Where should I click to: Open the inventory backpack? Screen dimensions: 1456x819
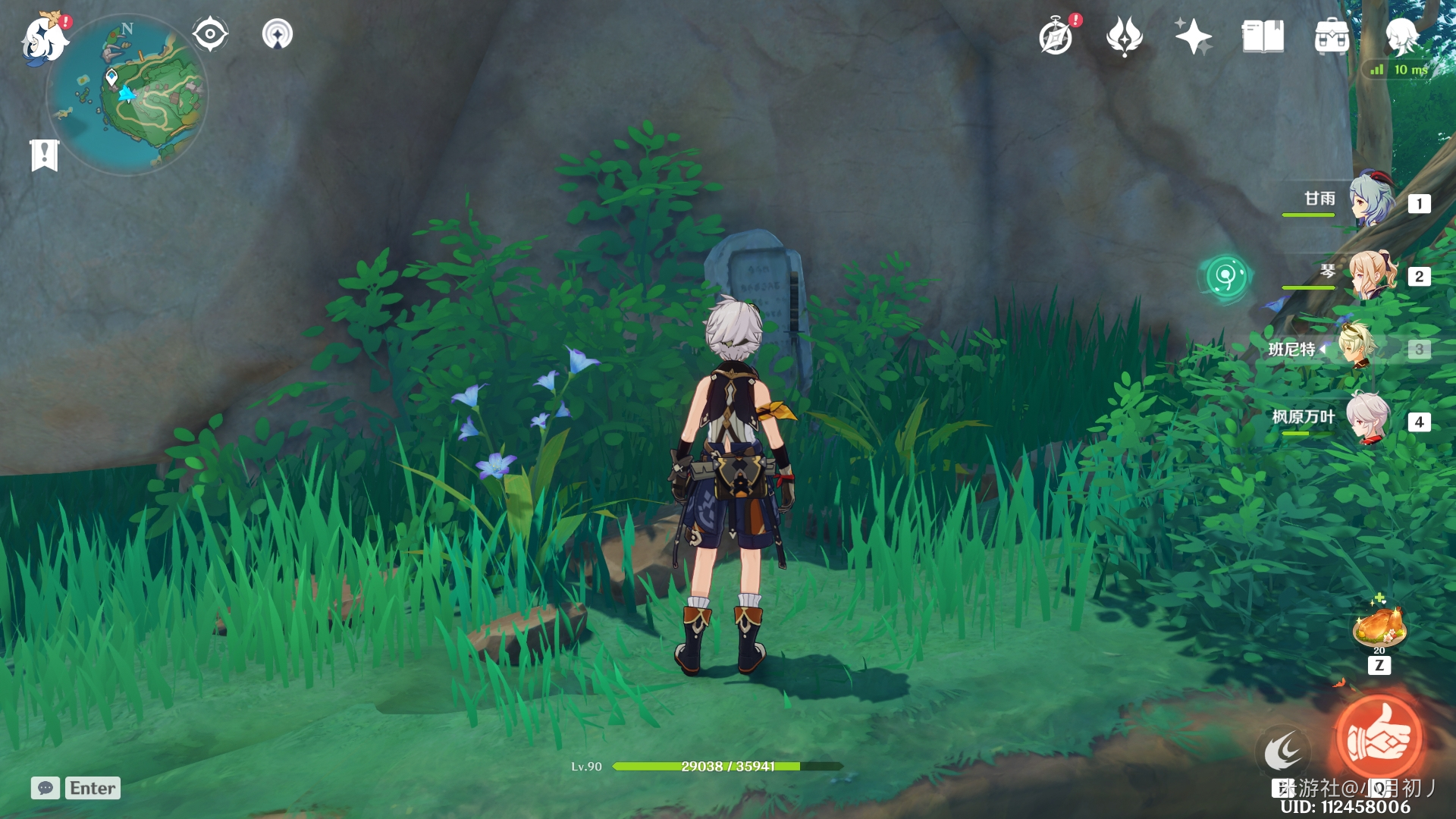tap(1332, 36)
